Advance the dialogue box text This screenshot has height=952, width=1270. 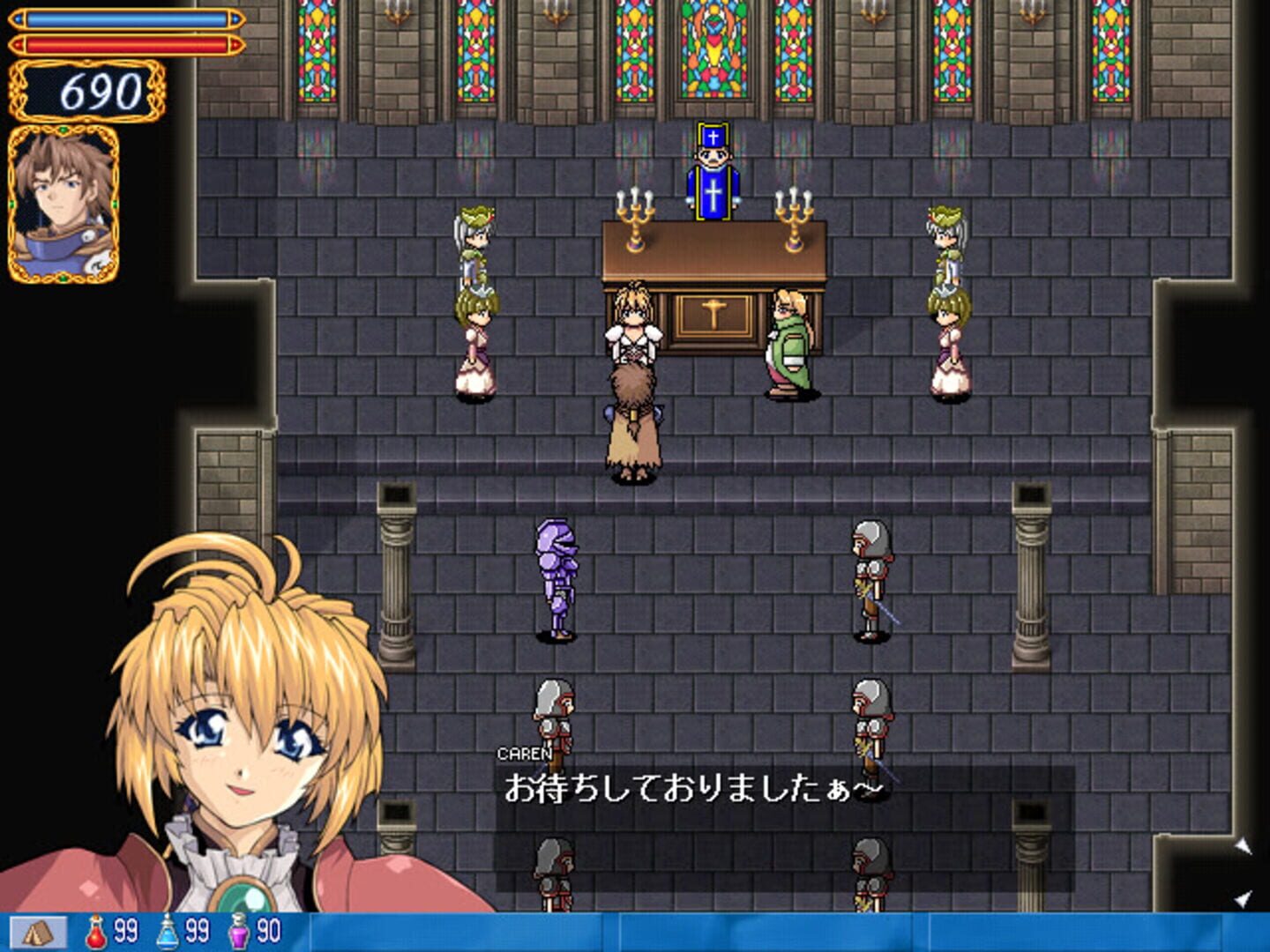tap(776, 789)
